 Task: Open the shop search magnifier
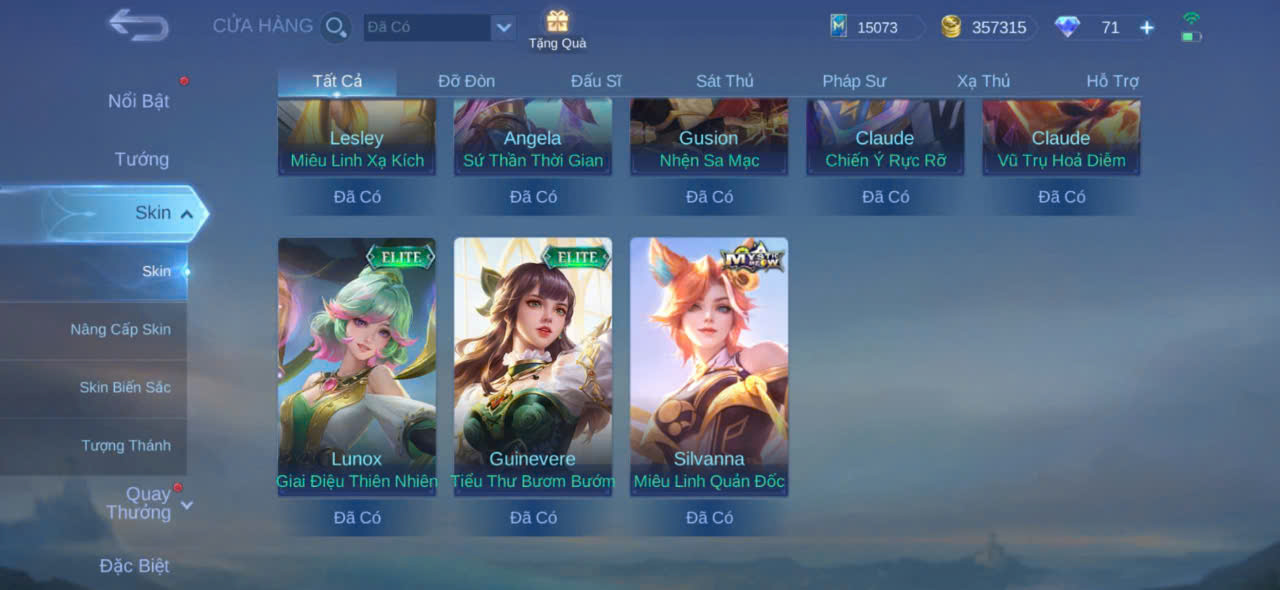(x=336, y=27)
